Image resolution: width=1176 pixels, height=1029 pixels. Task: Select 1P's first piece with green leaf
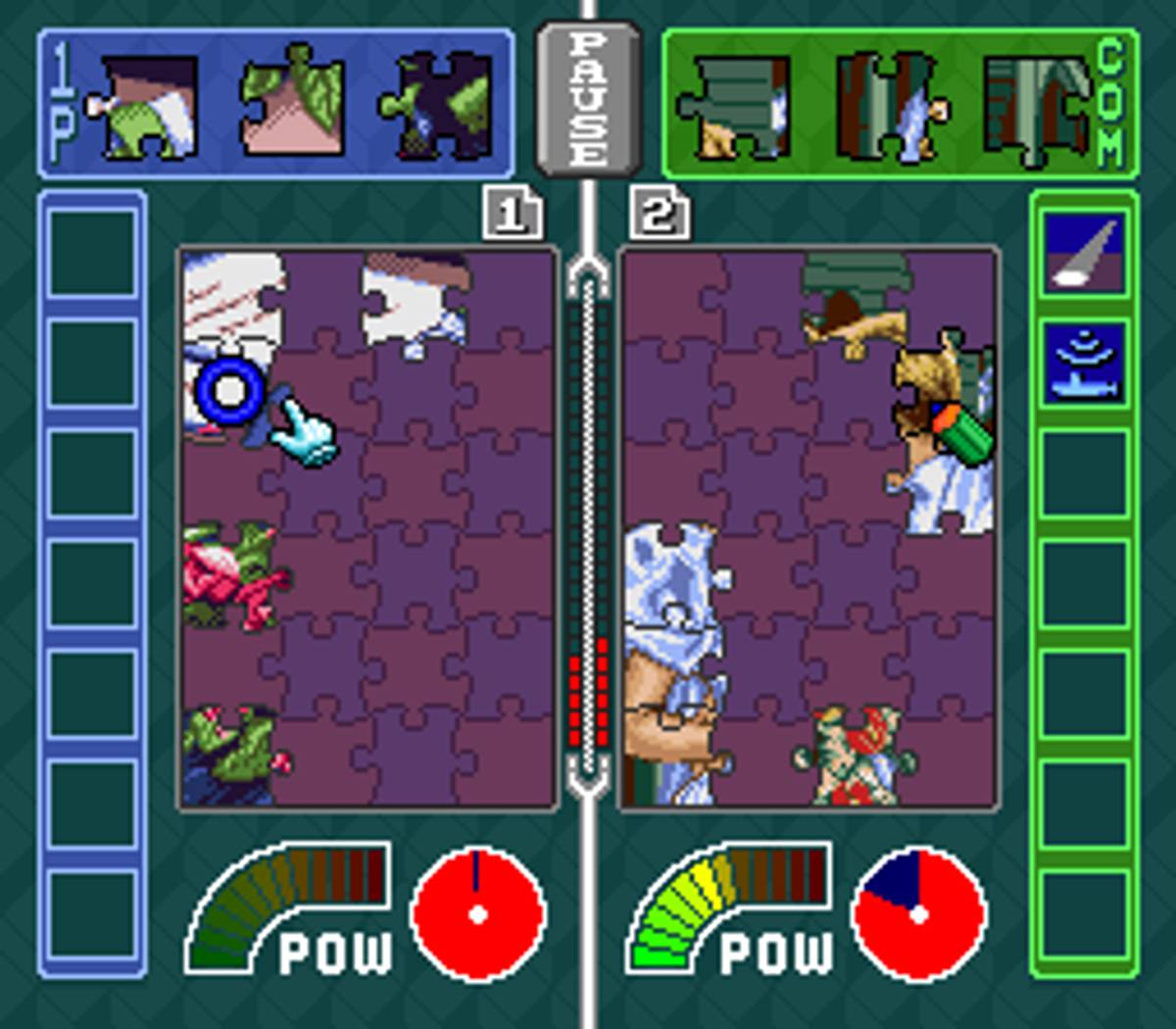(145, 106)
